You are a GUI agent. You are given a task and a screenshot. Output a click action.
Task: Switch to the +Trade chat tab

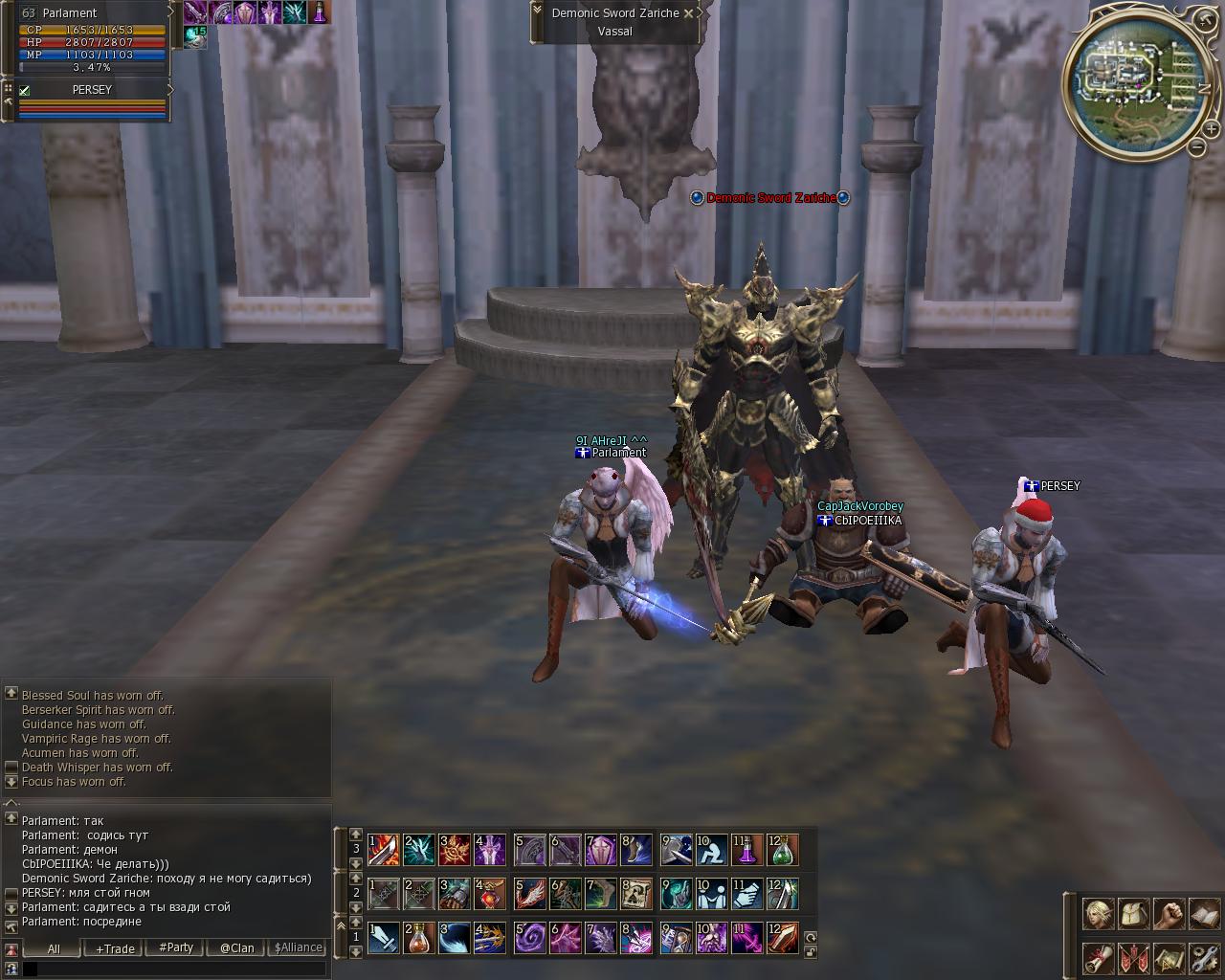115,947
